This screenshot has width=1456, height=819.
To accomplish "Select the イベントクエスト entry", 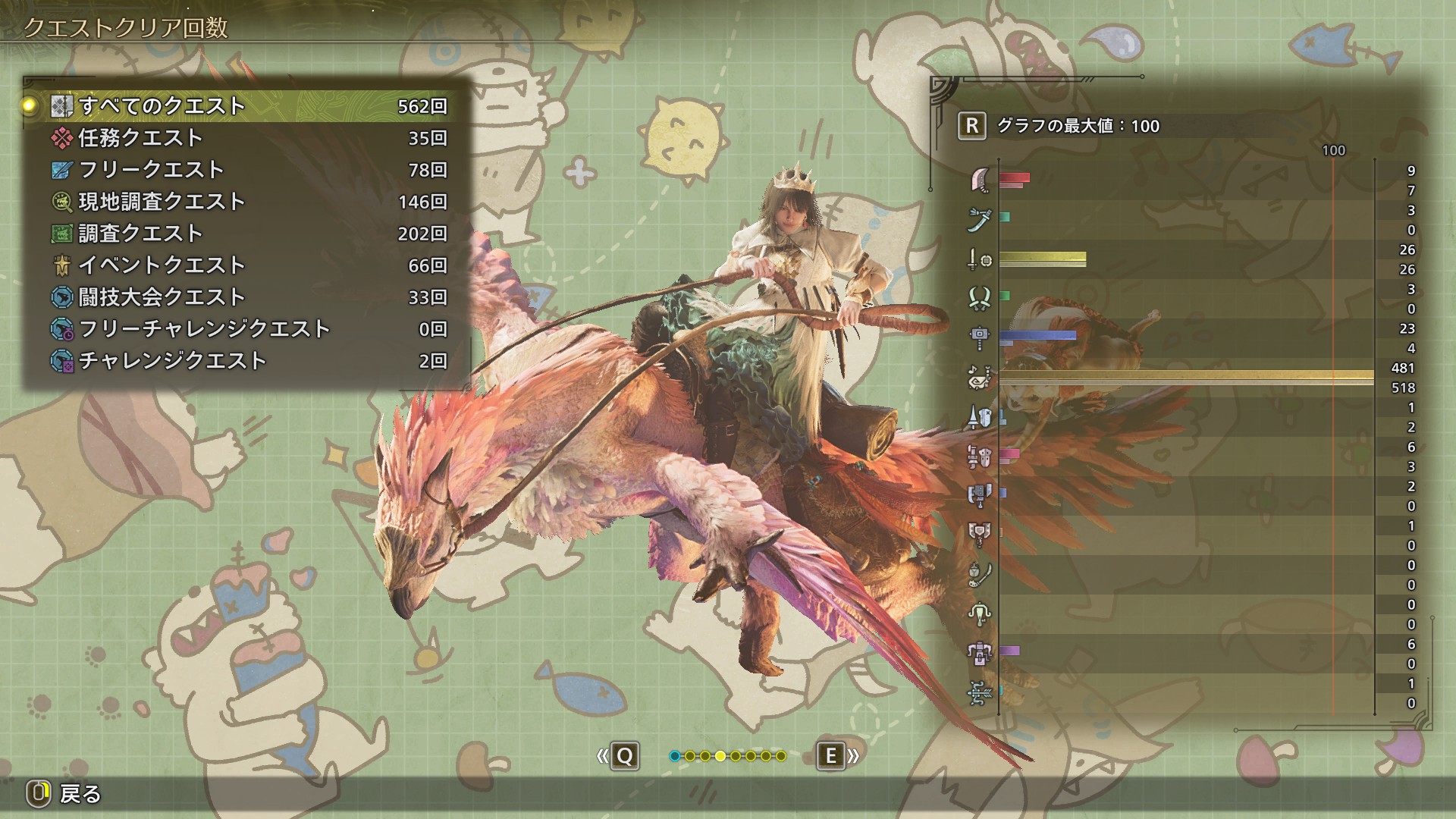I will pos(249,265).
